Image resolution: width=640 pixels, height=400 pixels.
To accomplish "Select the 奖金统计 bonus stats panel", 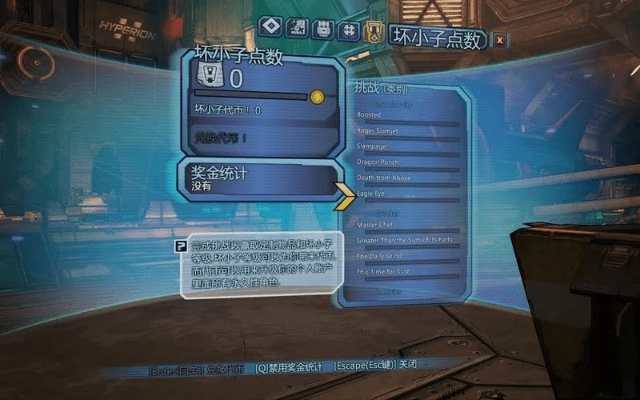I will click(x=260, y=179).
